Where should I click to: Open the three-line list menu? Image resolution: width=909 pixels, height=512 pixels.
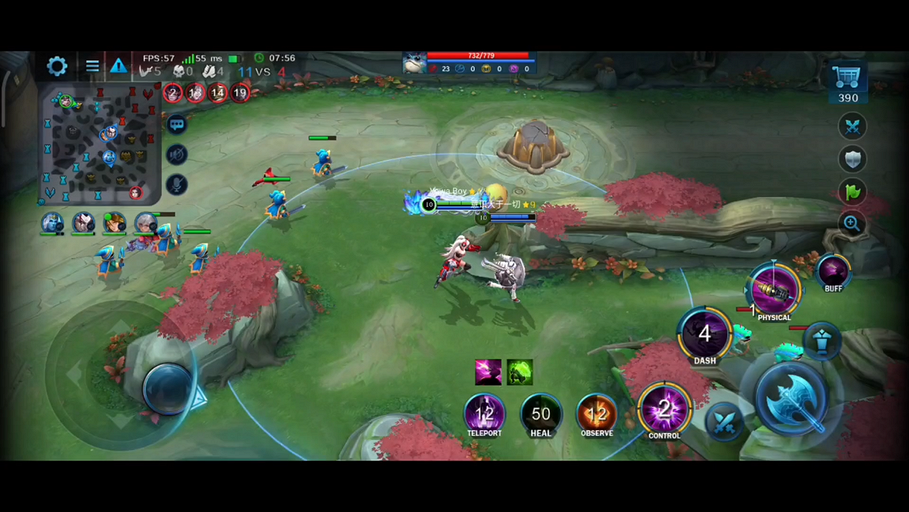click(x=92, y=66)
